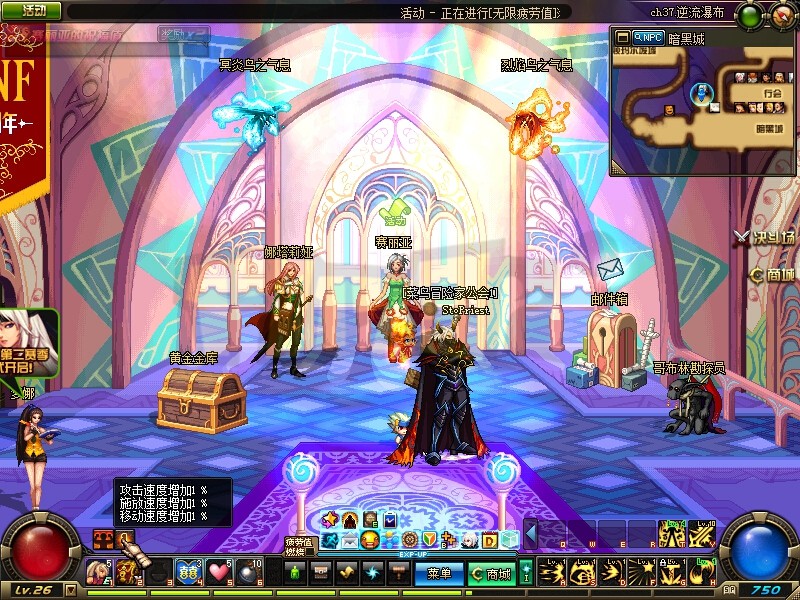
Task: Use the pink heart consumable slot
Action: tap(220, 573)
